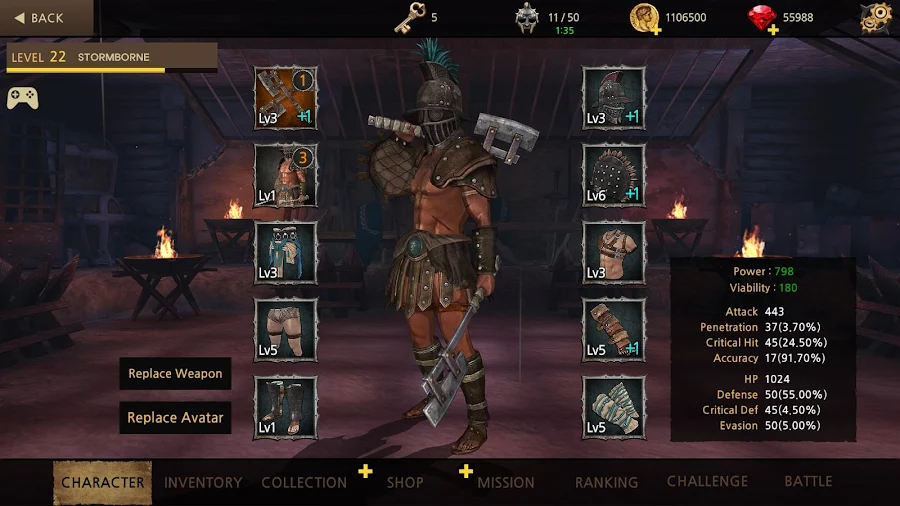Image resolution: width=900 pixels, height=506 pixels.
Task: Show the Mission tab
Action: [x=506, y=482]
